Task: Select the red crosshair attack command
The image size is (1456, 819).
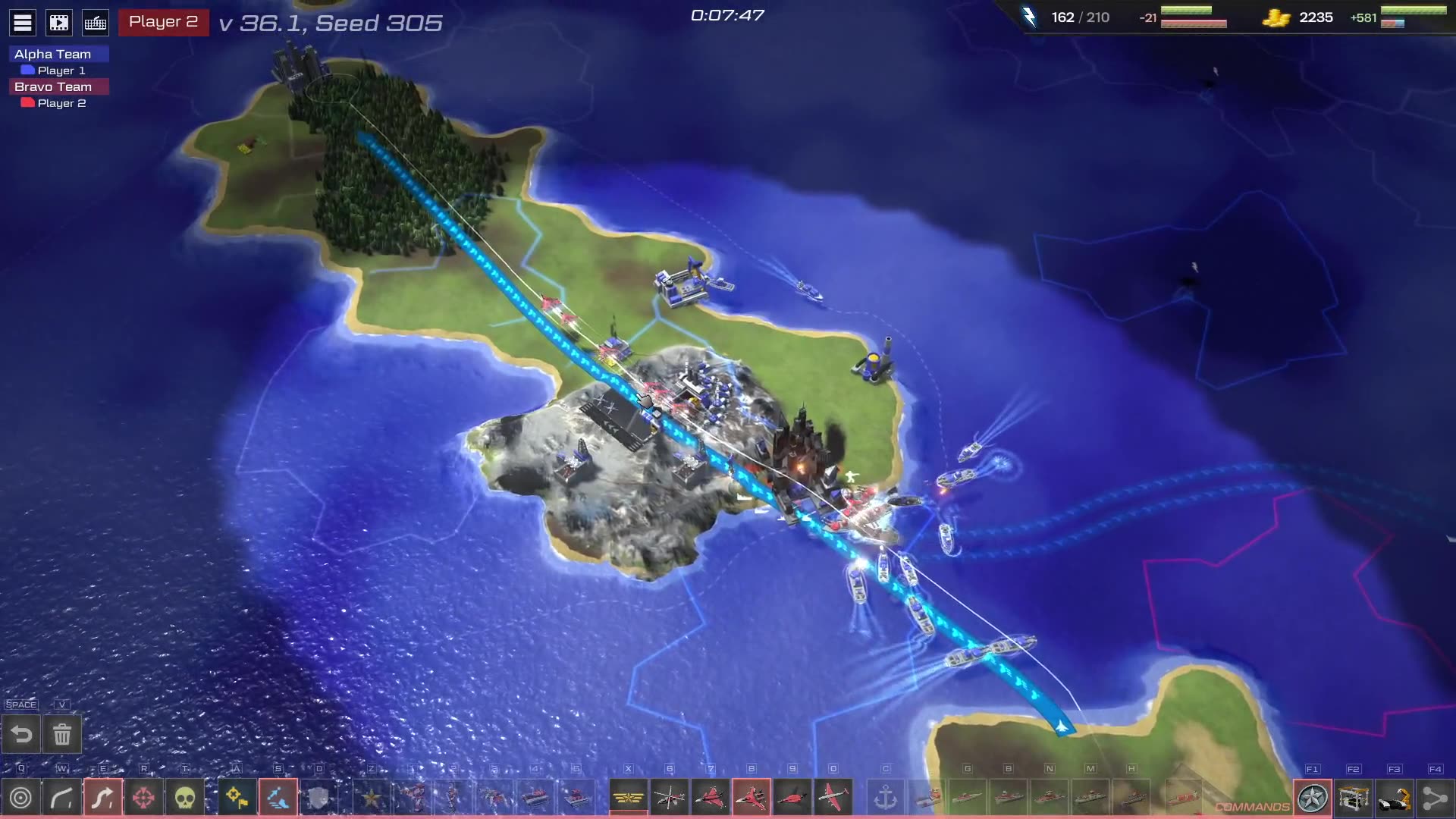Action: coord(143,798)
